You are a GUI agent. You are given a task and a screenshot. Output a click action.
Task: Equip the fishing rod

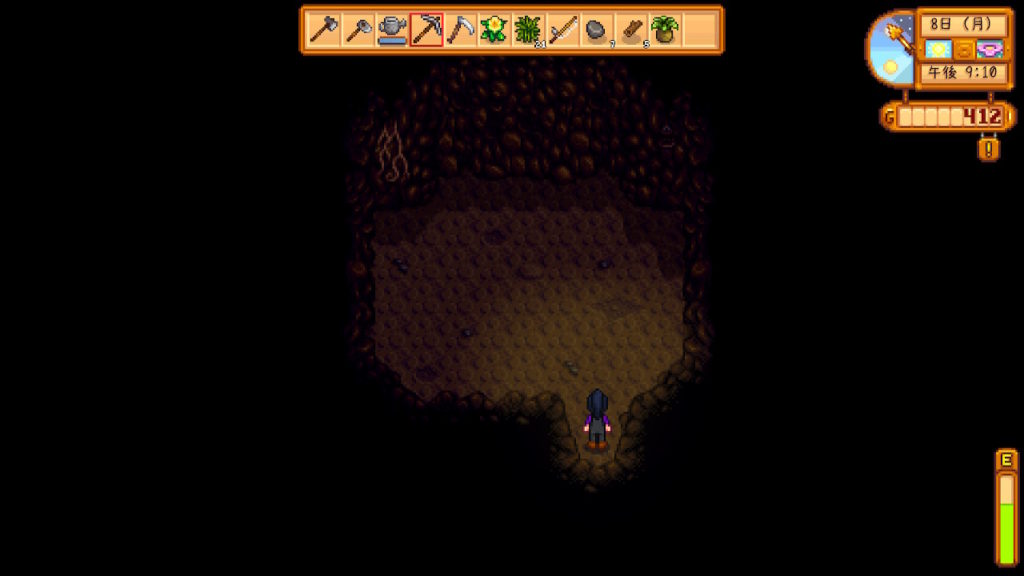point(562,30)
